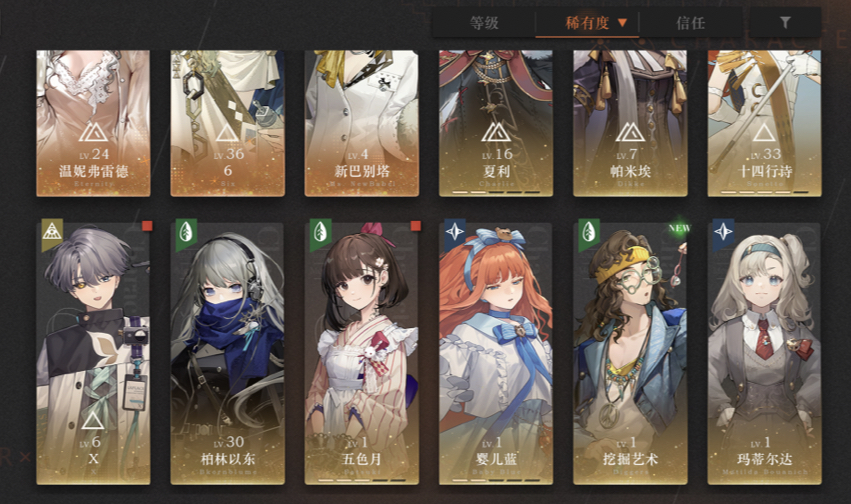The height and width of the screenshot is (504, 851).
Task: Sort characters by 等级 level
Action: (484, 22)
